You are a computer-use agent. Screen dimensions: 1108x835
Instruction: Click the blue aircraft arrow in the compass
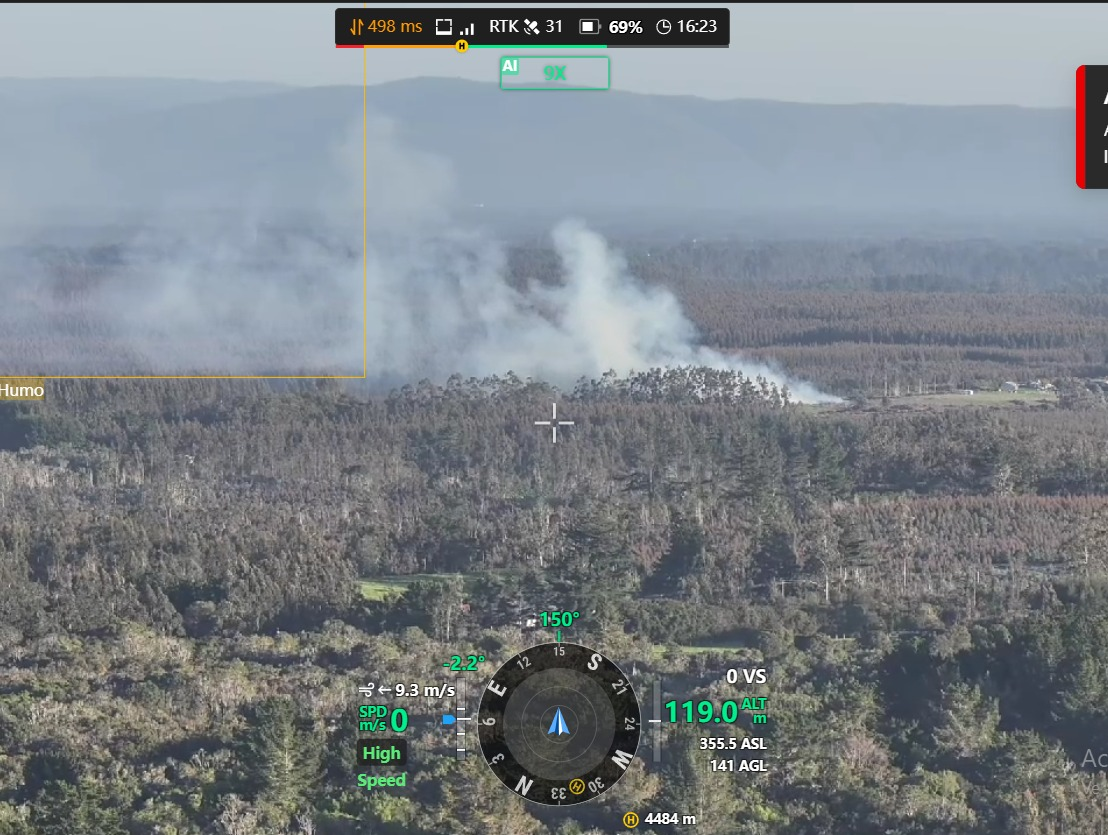[x=558, y=722]
